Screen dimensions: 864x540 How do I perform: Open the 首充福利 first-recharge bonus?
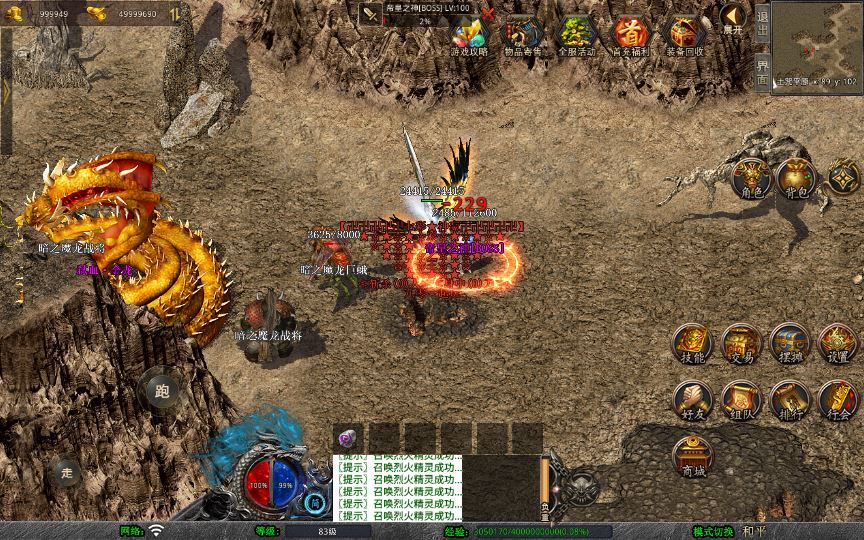(x=631, y=34)
